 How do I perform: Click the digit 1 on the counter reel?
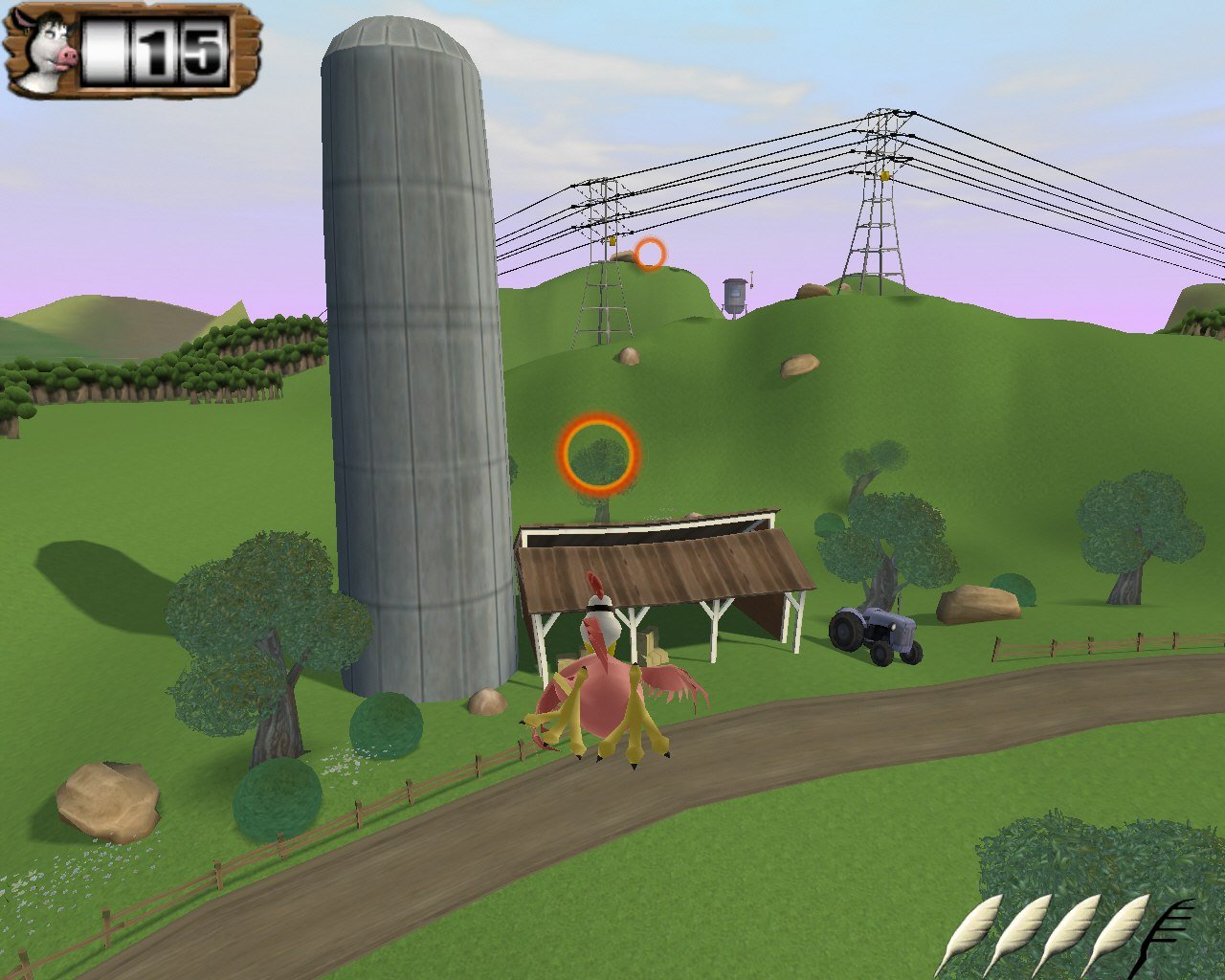[x=156, y=55]
